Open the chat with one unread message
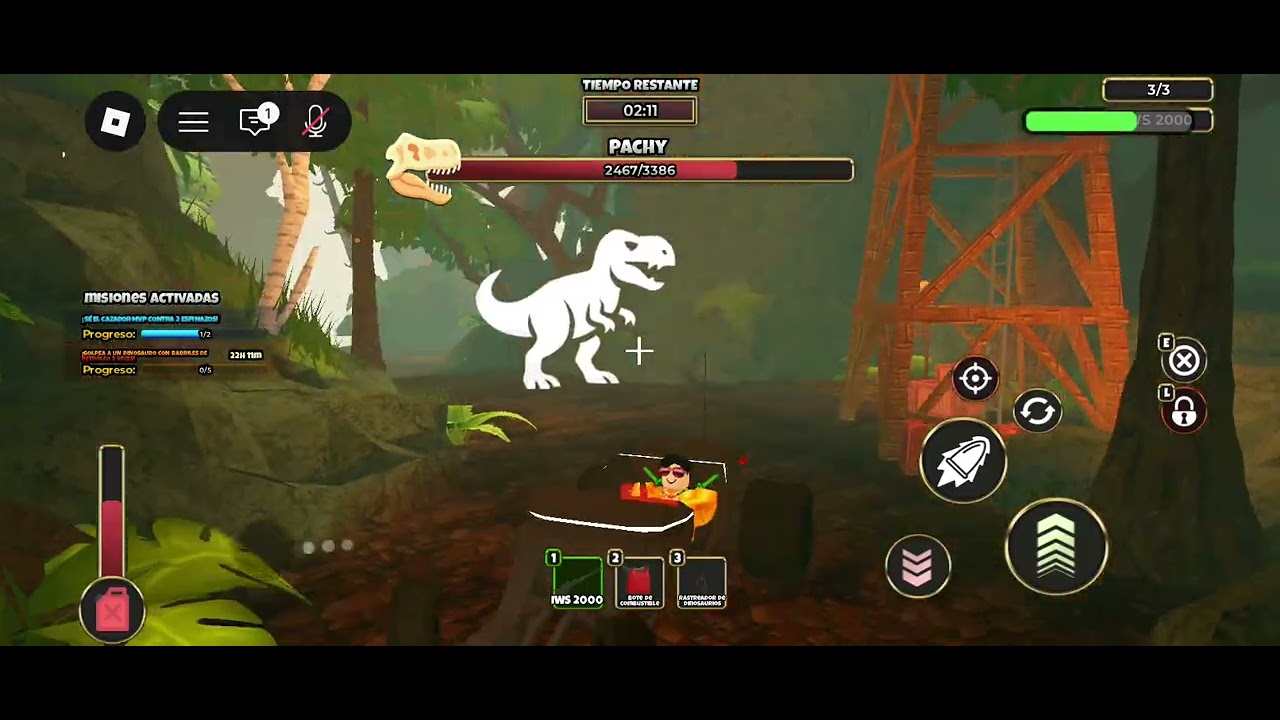This screenshot has height=720, width=1280. pyautogui.click(x=256, y=122)
